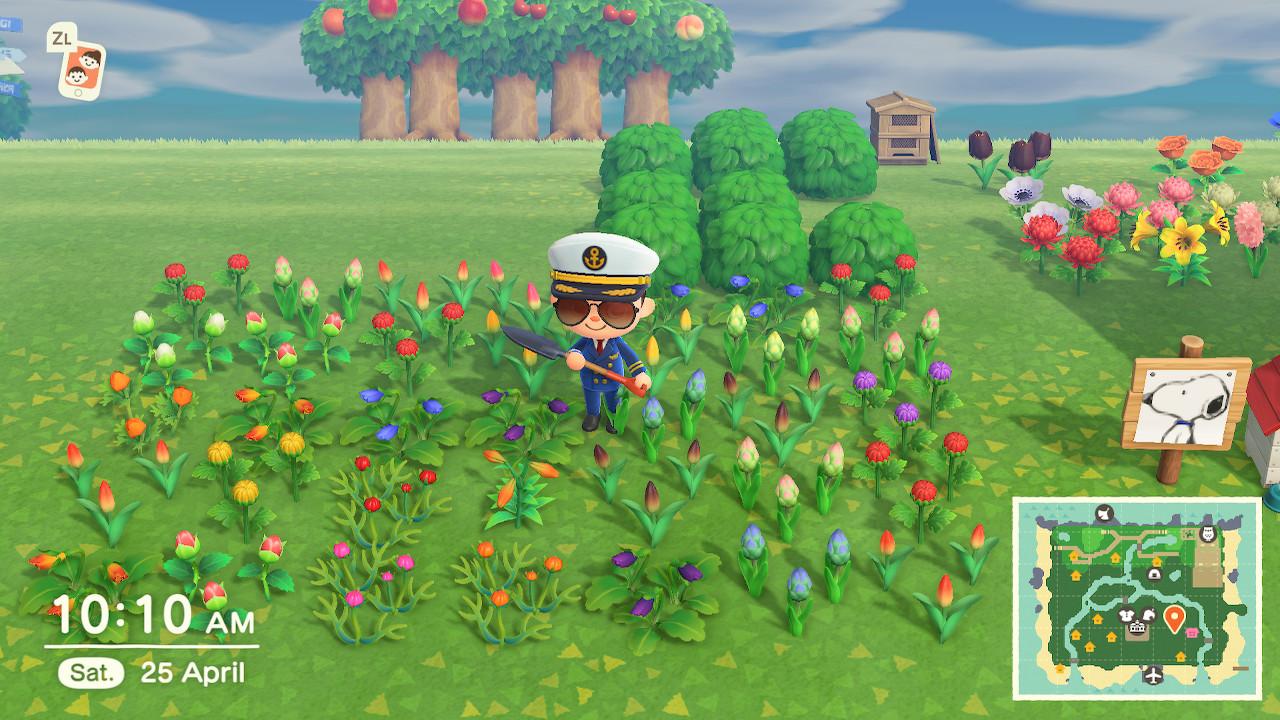Click the island minimap
This screenshot has height=720, width=1280.
click(1137, 598)
